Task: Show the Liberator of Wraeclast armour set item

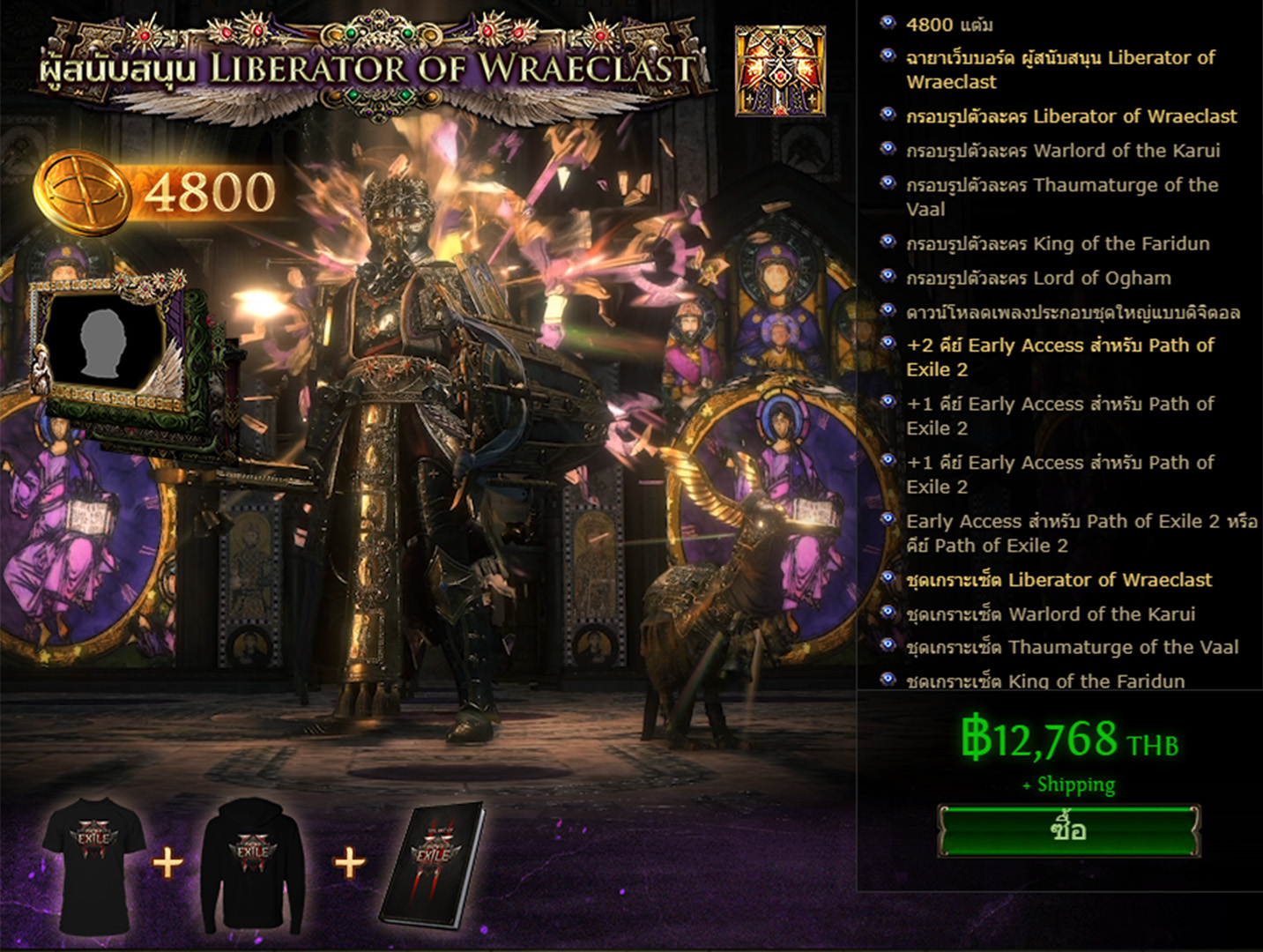Action: tap(1059, 580)
